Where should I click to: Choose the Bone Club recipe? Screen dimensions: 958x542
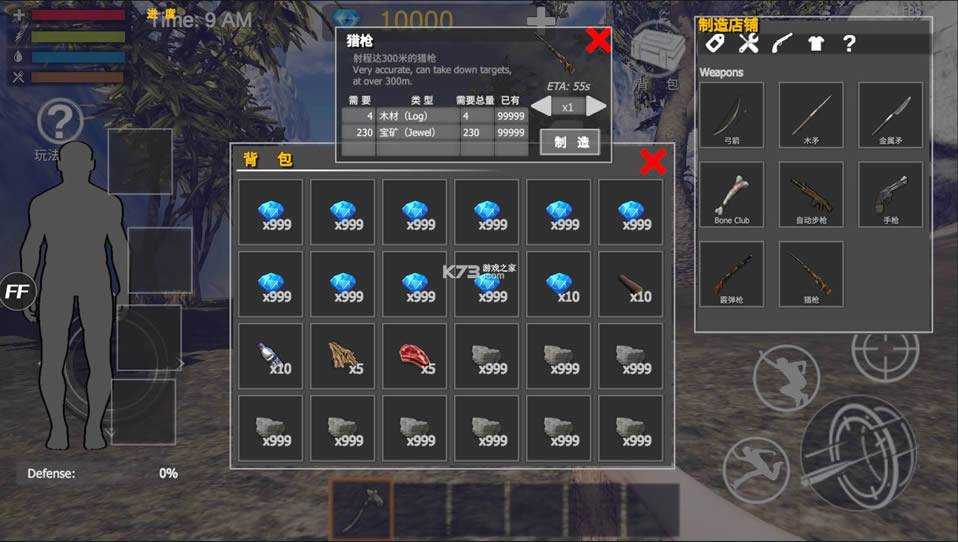731,195
